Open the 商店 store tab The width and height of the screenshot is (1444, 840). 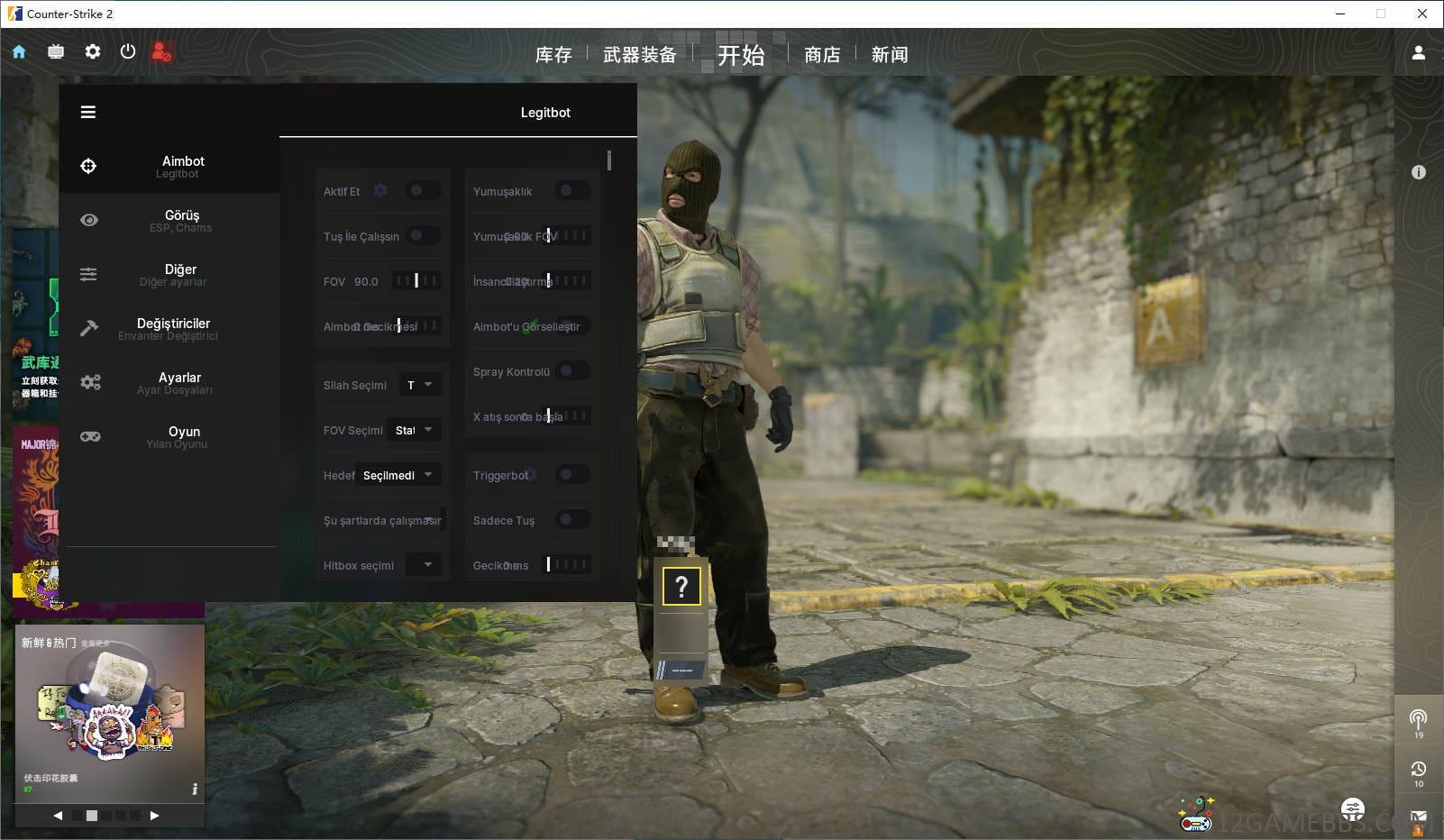[821, 55]
